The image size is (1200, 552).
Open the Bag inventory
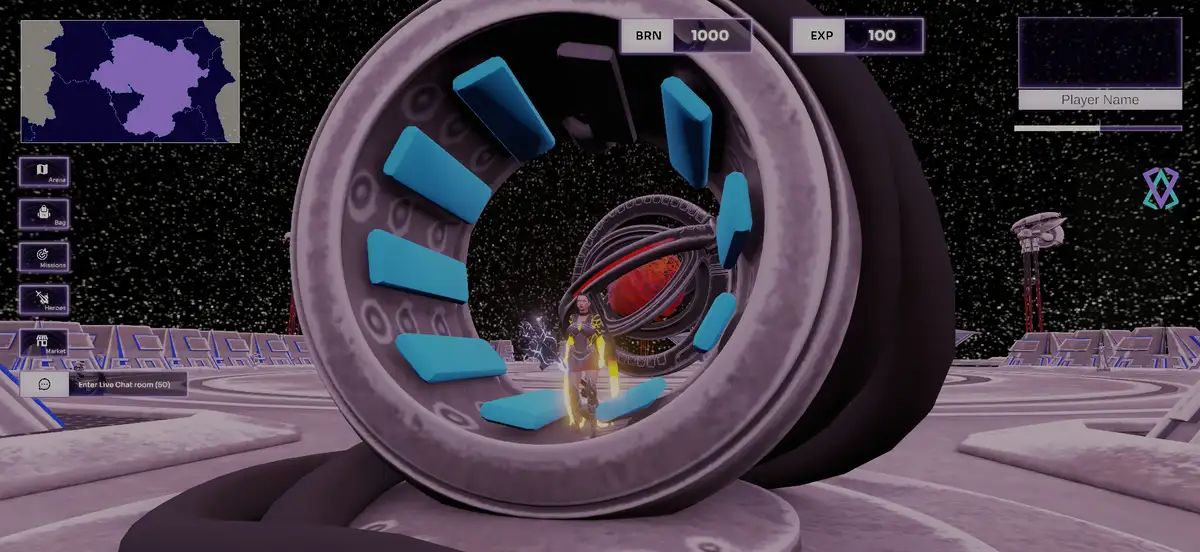[44, 214]
